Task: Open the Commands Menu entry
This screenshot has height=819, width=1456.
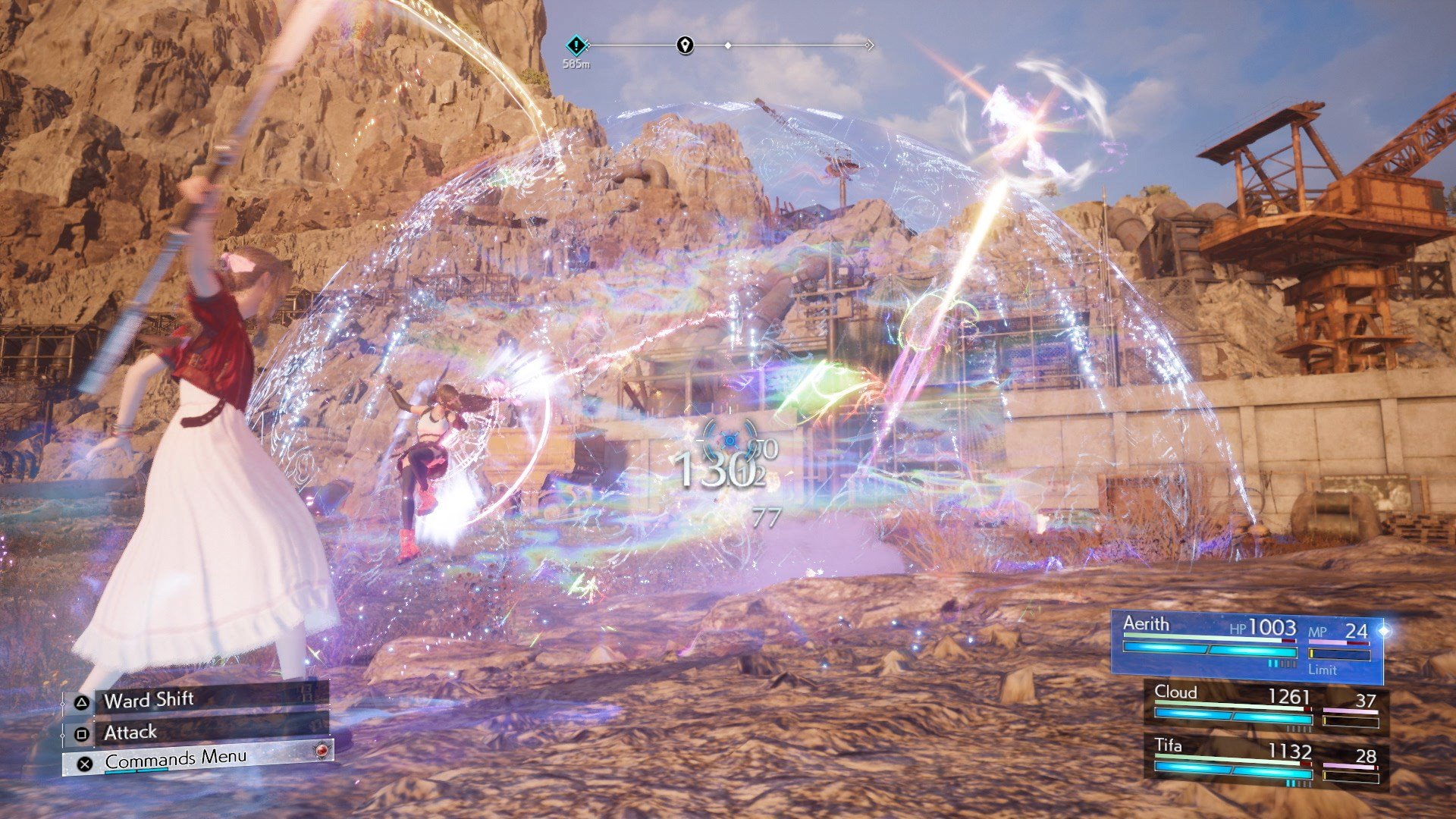Action: point(176,760)
